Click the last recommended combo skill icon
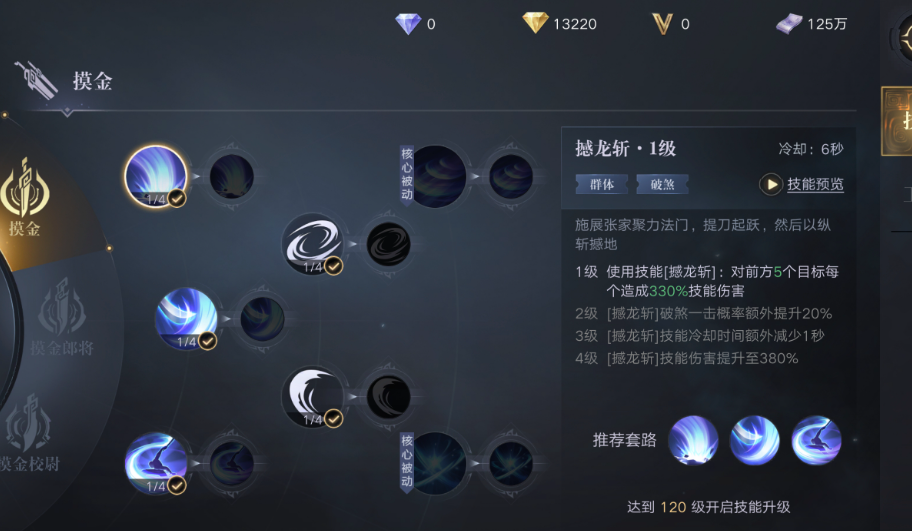 coord(816,440)
